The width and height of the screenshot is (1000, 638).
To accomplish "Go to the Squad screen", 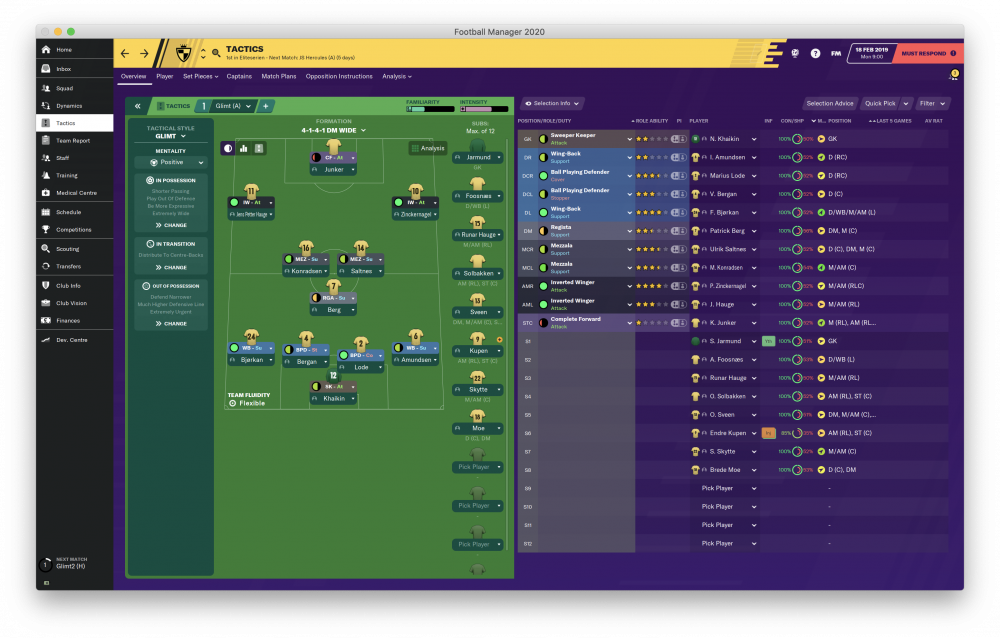I will 63,87.
